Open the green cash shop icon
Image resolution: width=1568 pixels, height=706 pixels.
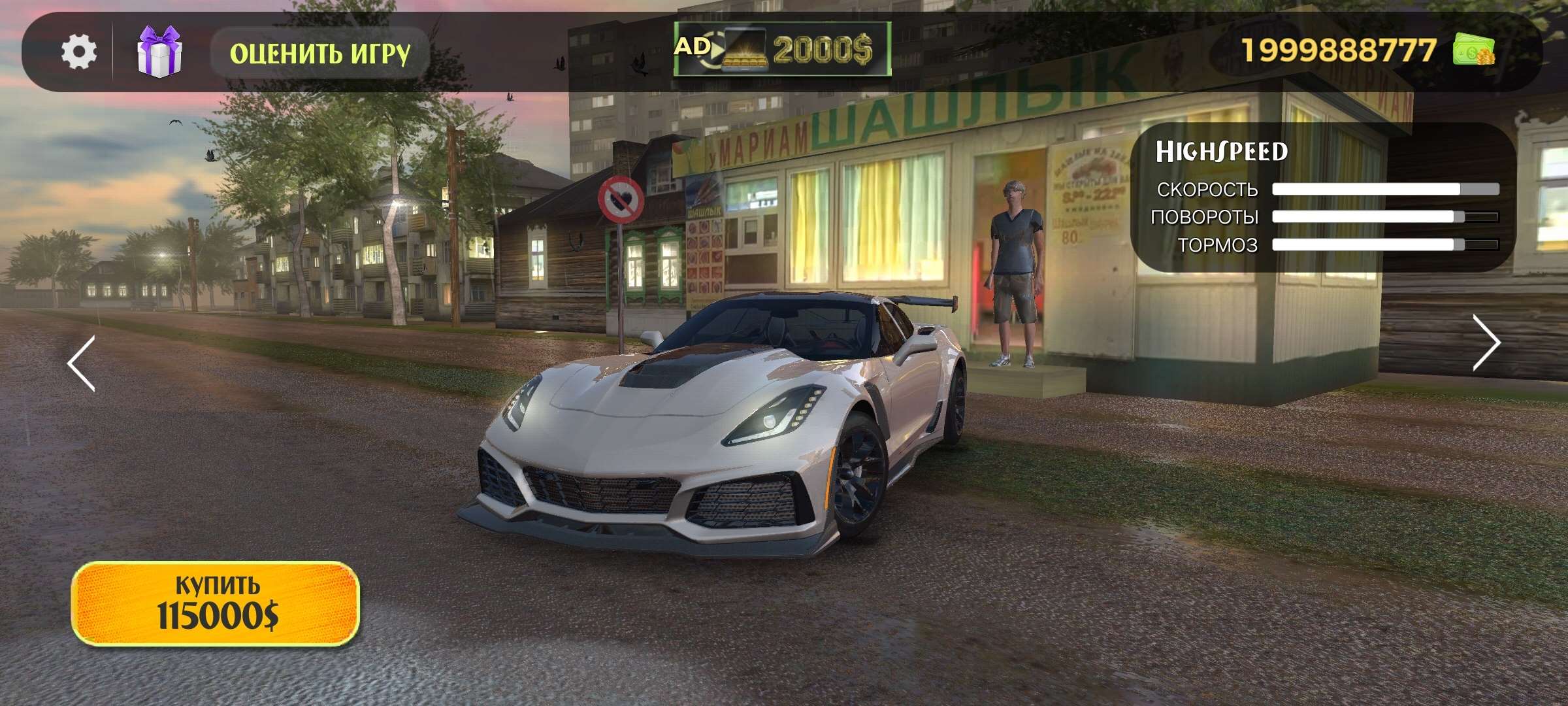pos(1473,50)
